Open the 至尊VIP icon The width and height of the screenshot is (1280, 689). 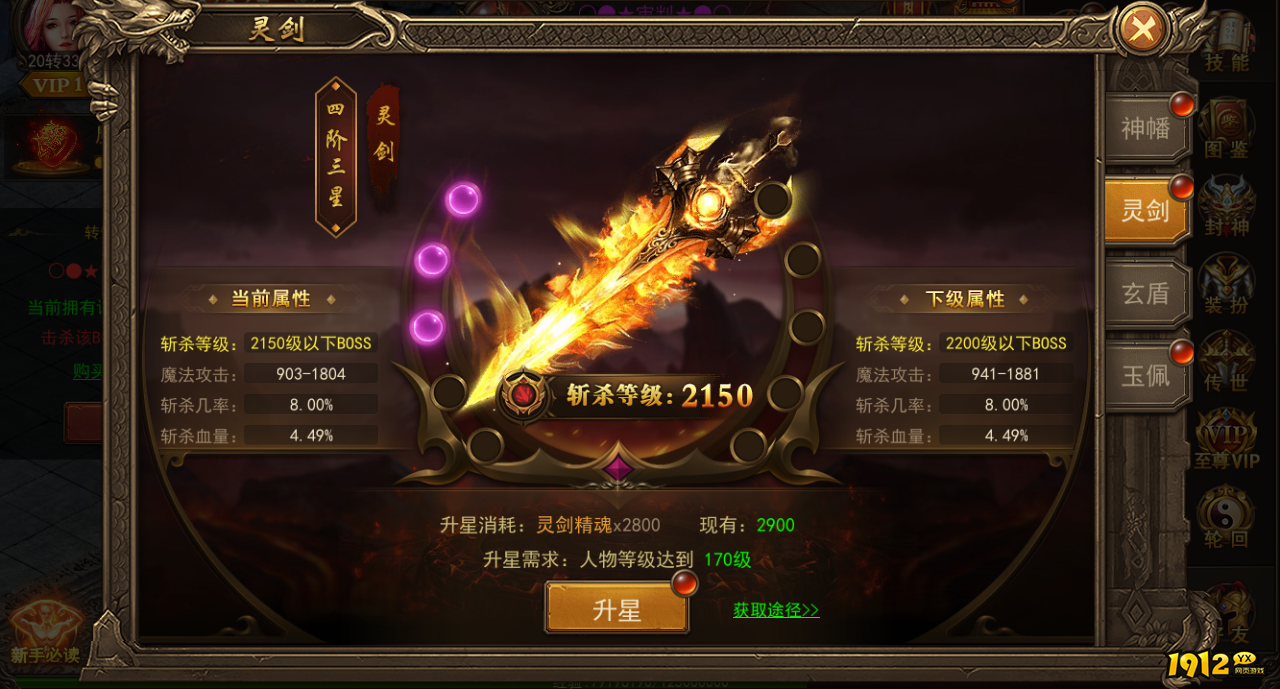click(1227, 440)
